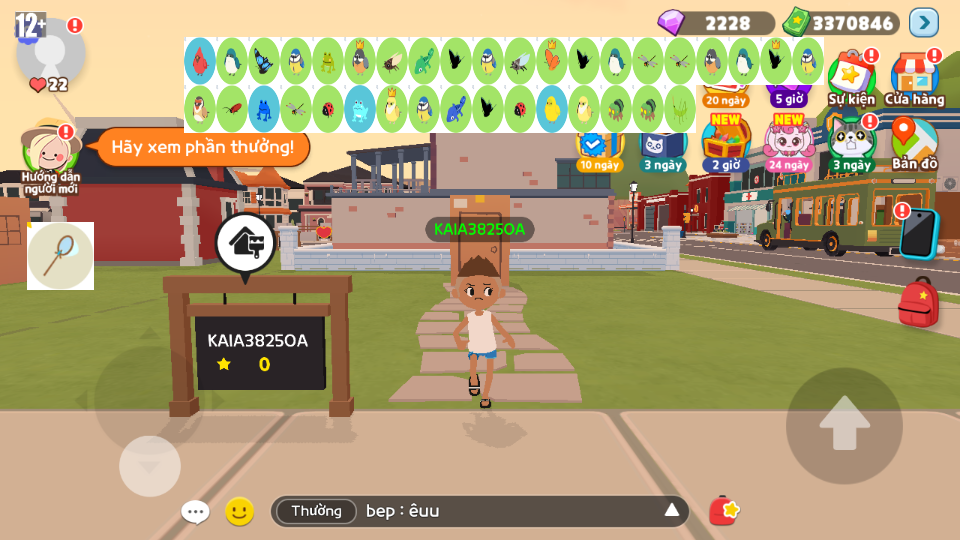Image resolution: width=960 pixels, height=540 pixels.
Task: Open the Cửa hàng shop
Action: point(914,77)
